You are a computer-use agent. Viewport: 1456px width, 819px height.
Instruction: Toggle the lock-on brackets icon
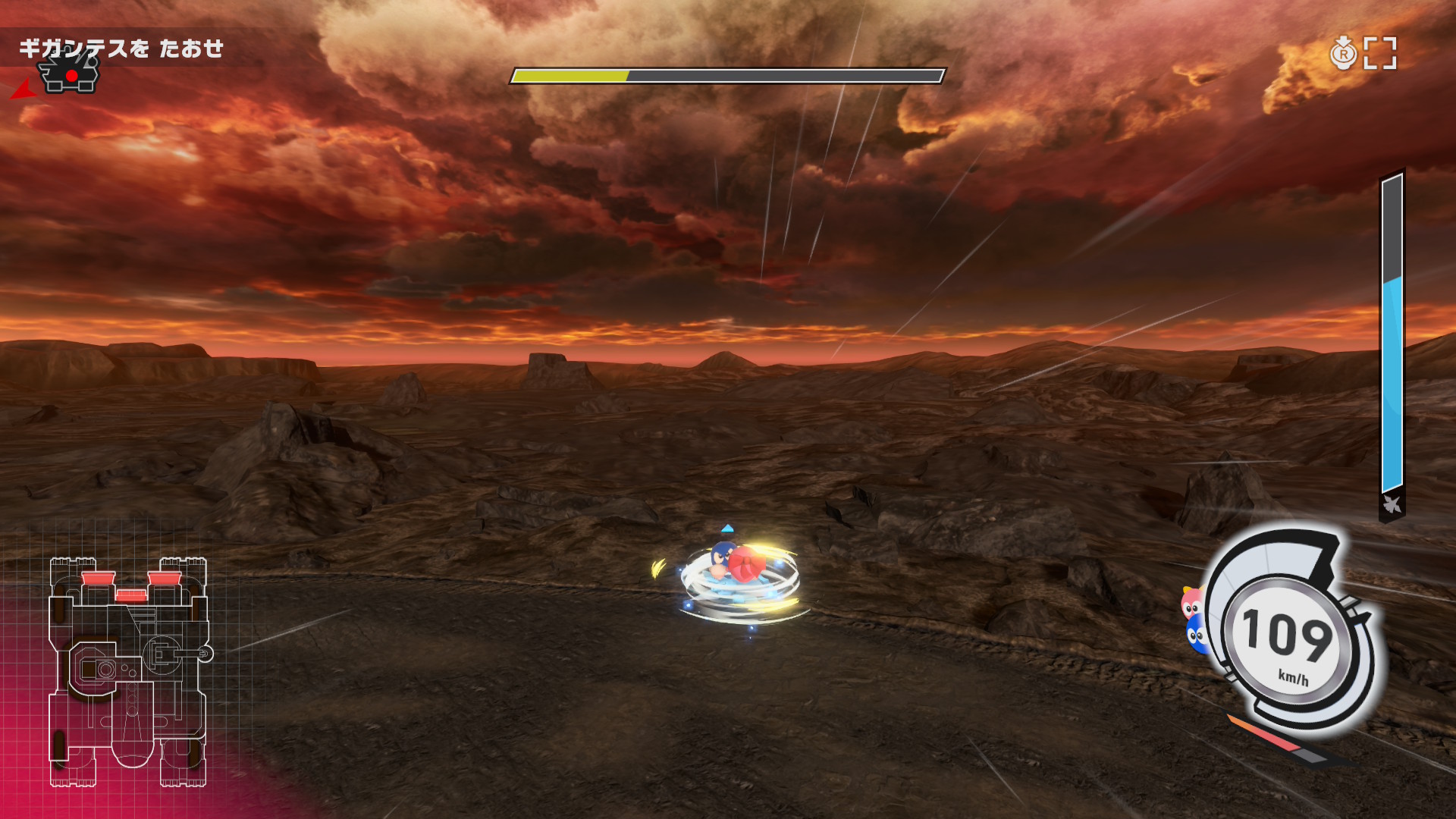point(1379,54)
